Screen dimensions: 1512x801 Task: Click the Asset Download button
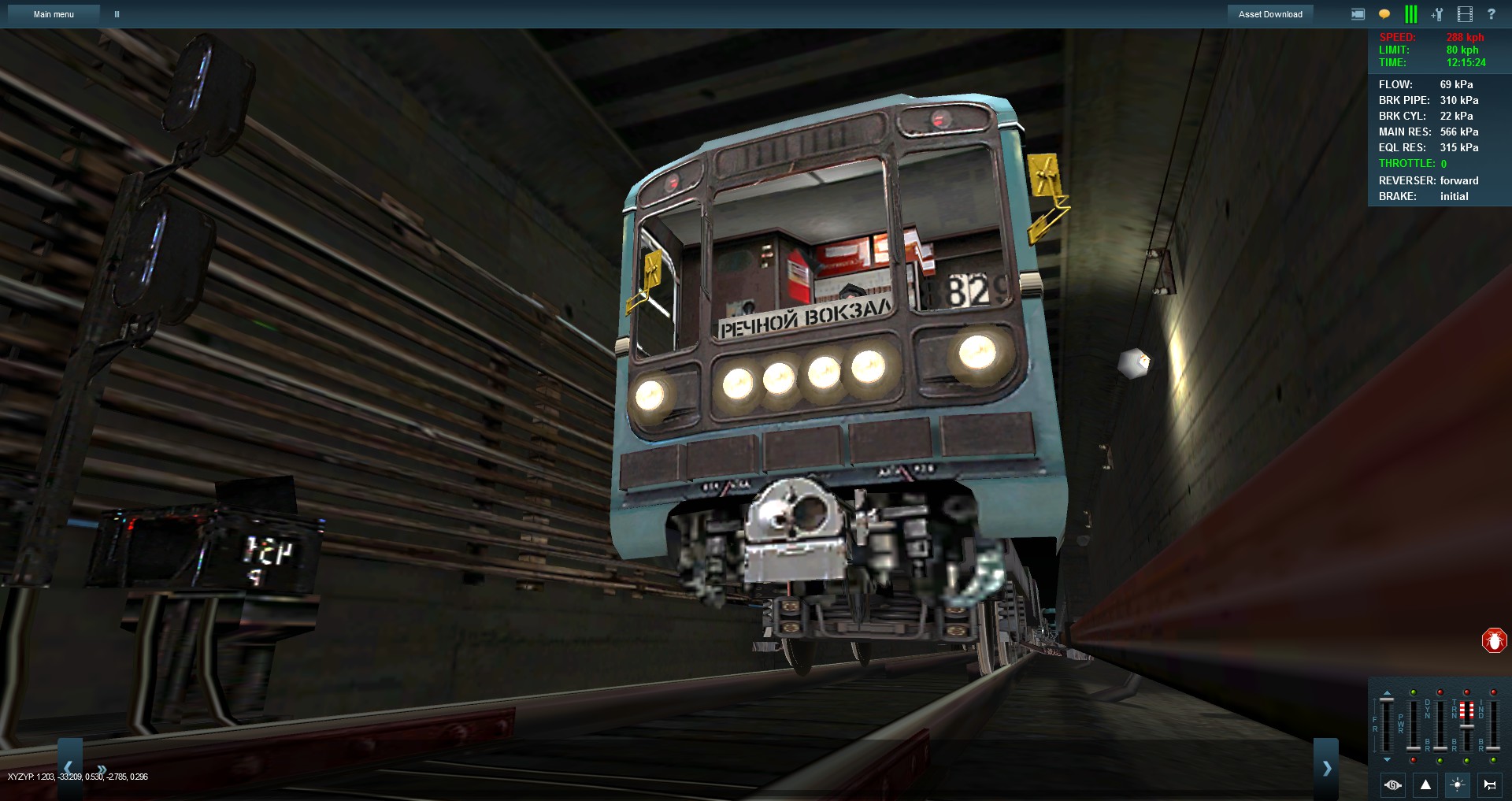[1270, 13]
